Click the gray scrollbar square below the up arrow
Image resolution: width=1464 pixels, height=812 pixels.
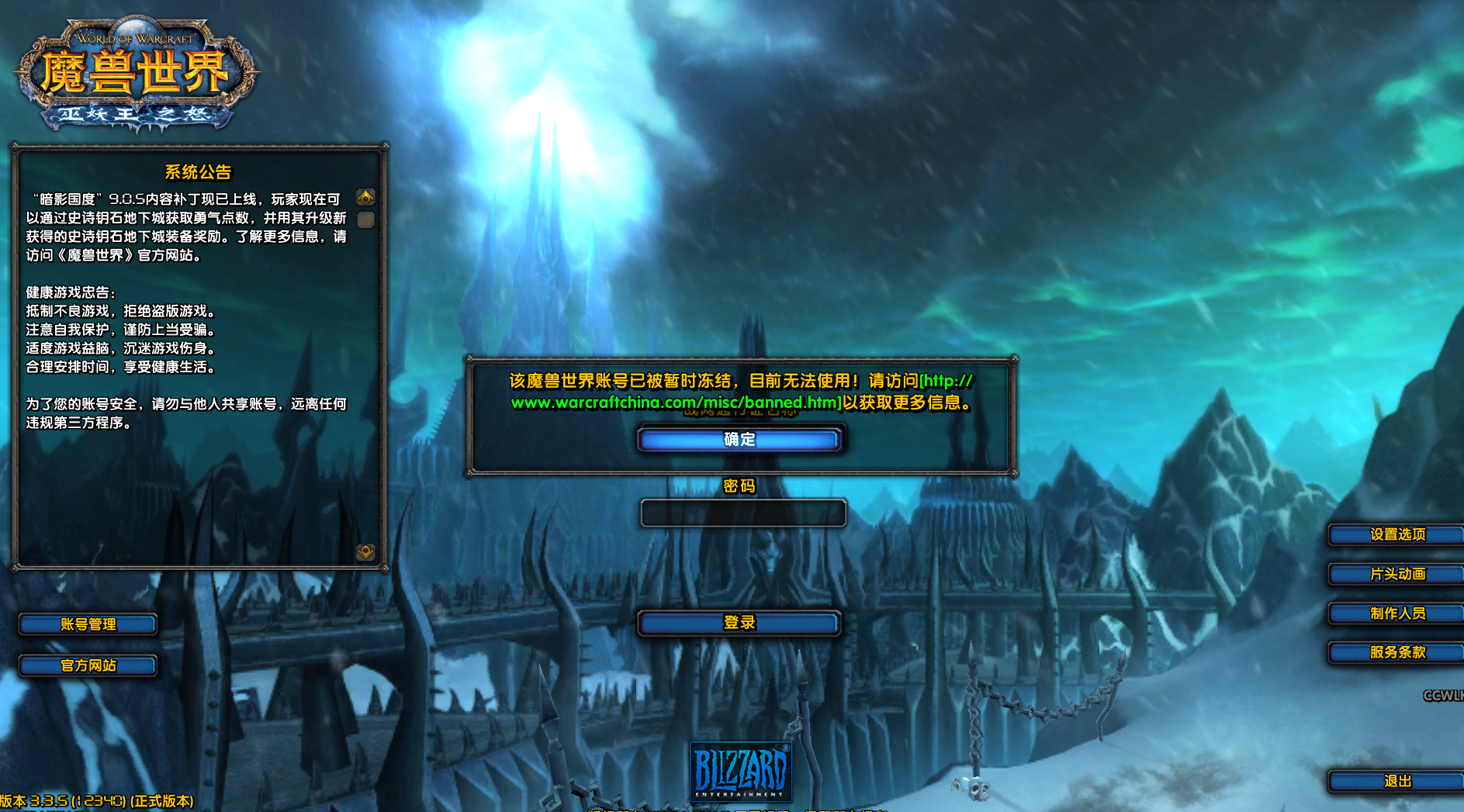(365, 221)
